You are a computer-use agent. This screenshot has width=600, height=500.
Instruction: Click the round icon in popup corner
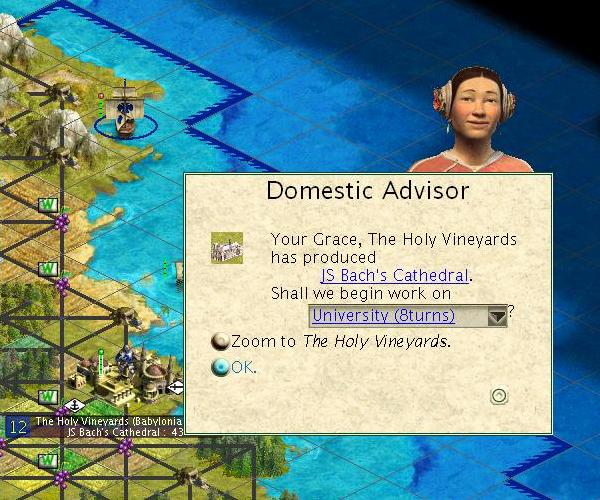499,396
